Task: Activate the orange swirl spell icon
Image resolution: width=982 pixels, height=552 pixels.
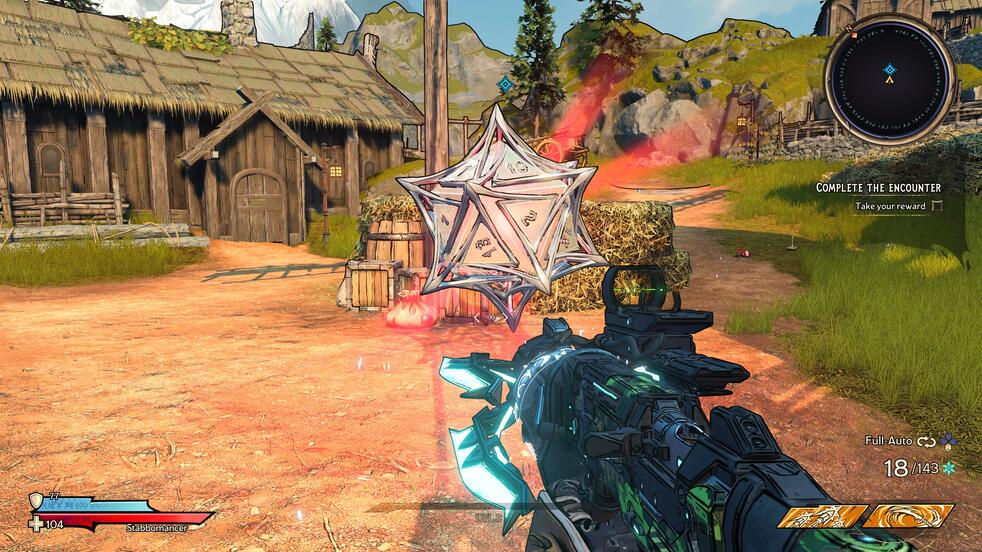Action: pos(907,516)
